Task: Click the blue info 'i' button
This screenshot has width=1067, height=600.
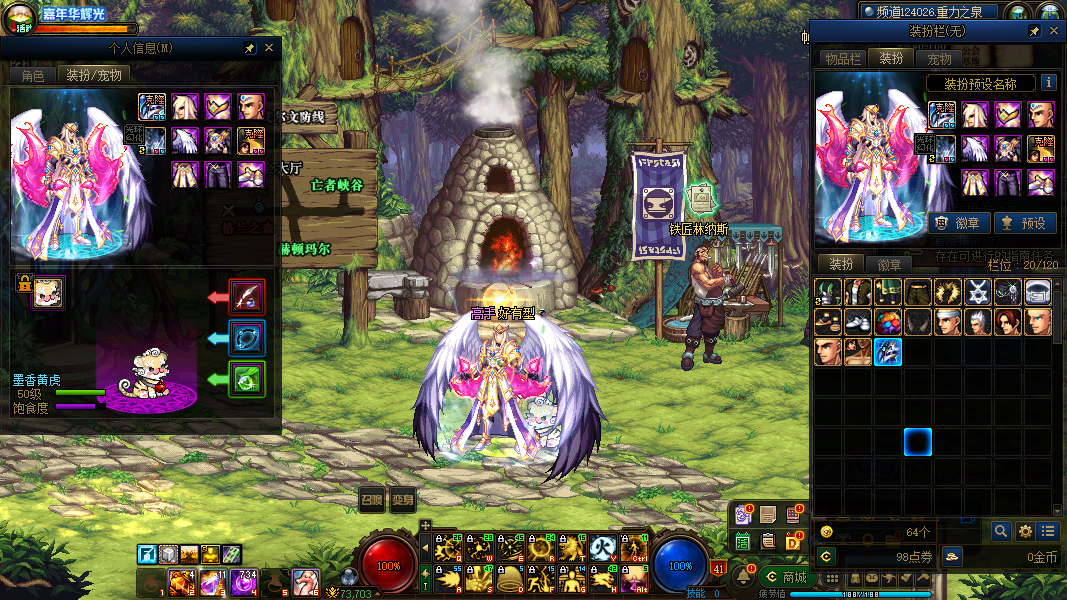Action: 1048,83
